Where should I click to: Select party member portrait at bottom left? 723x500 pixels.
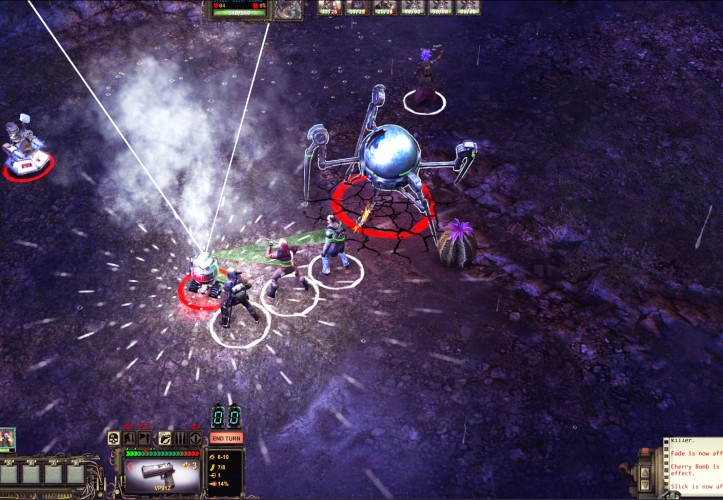[8, 438]
